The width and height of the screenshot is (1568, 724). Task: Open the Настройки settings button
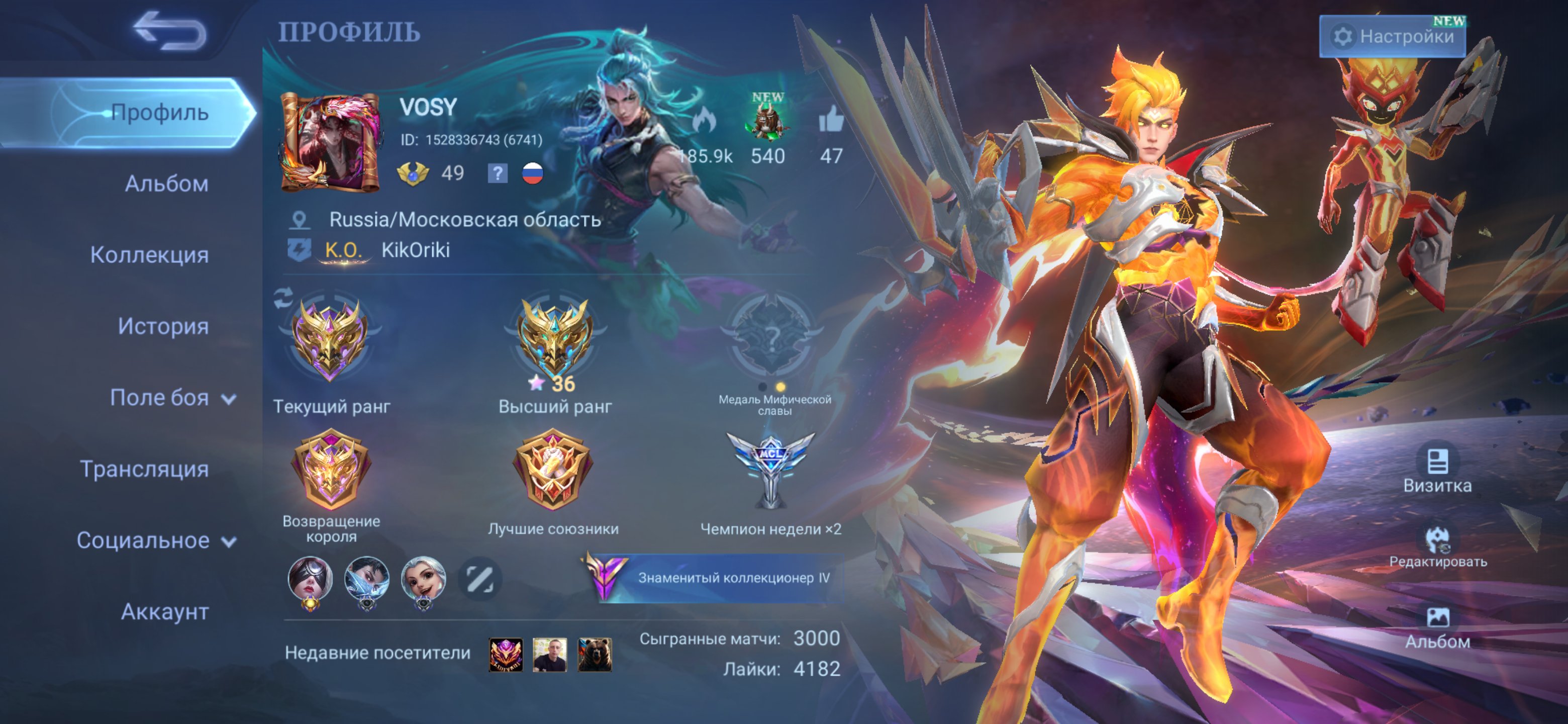1392,37
